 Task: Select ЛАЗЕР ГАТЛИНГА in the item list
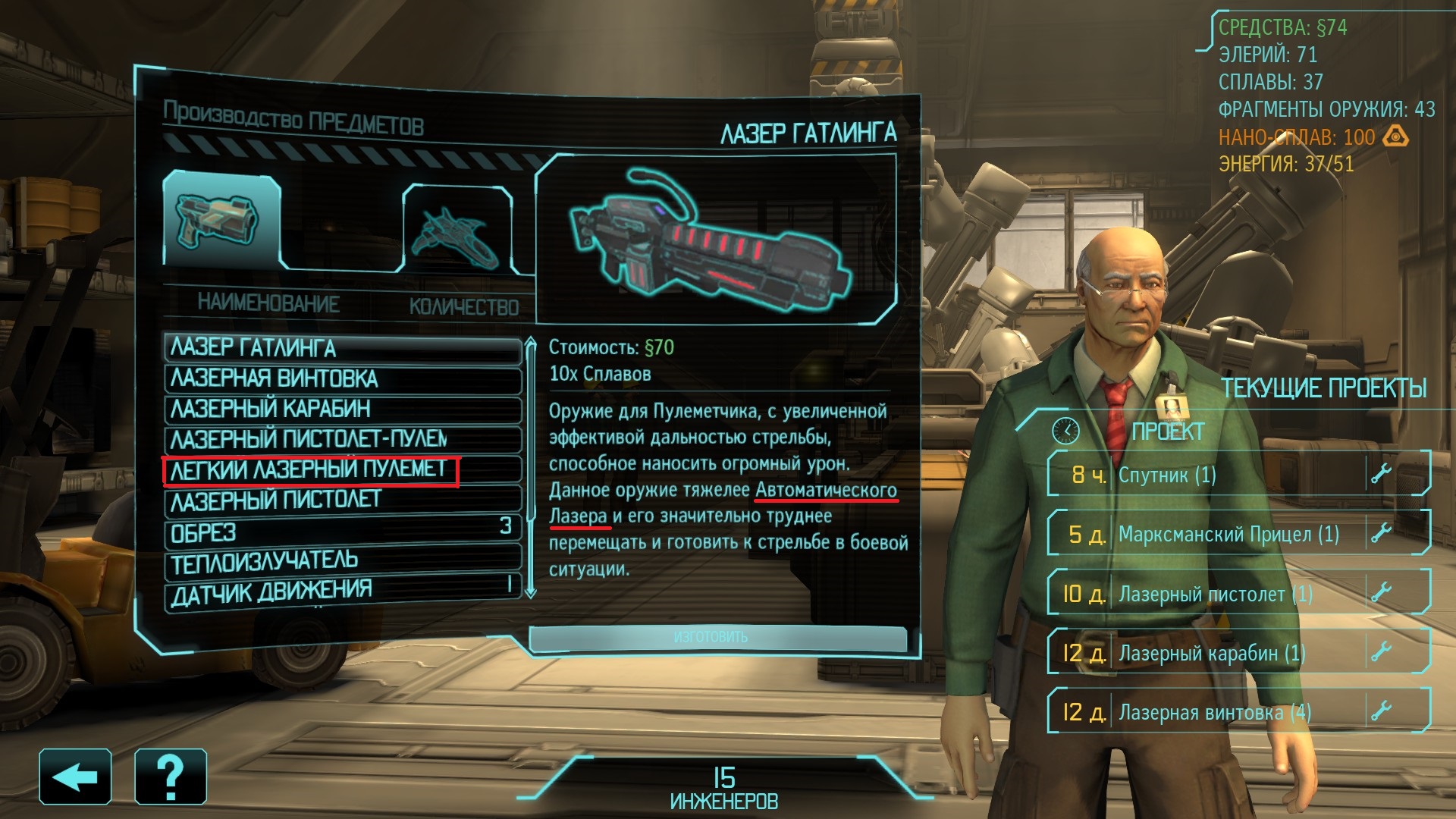[x=343, y=348]
